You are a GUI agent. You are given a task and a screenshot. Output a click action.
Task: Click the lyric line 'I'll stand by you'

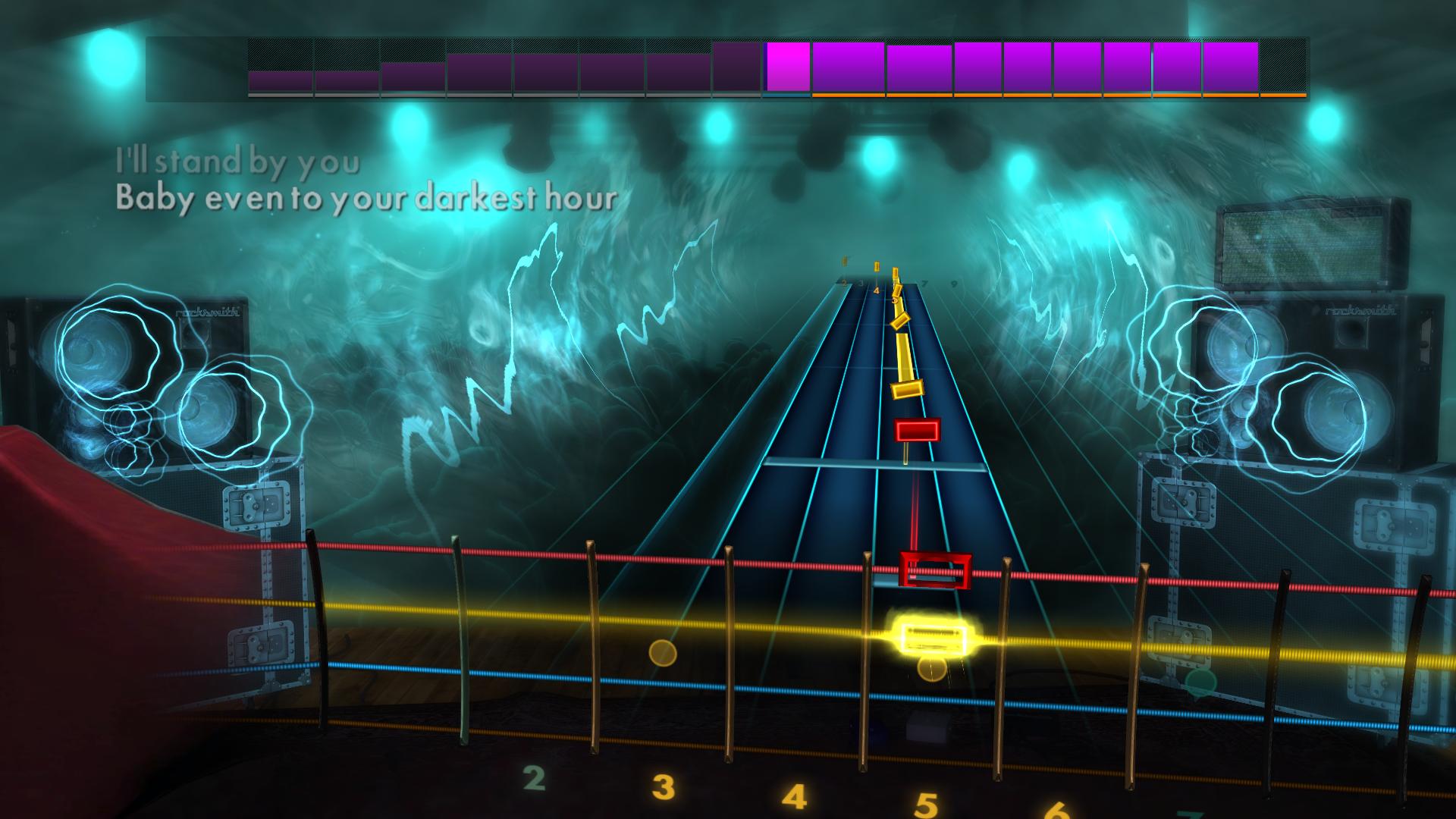pos(237,159)
